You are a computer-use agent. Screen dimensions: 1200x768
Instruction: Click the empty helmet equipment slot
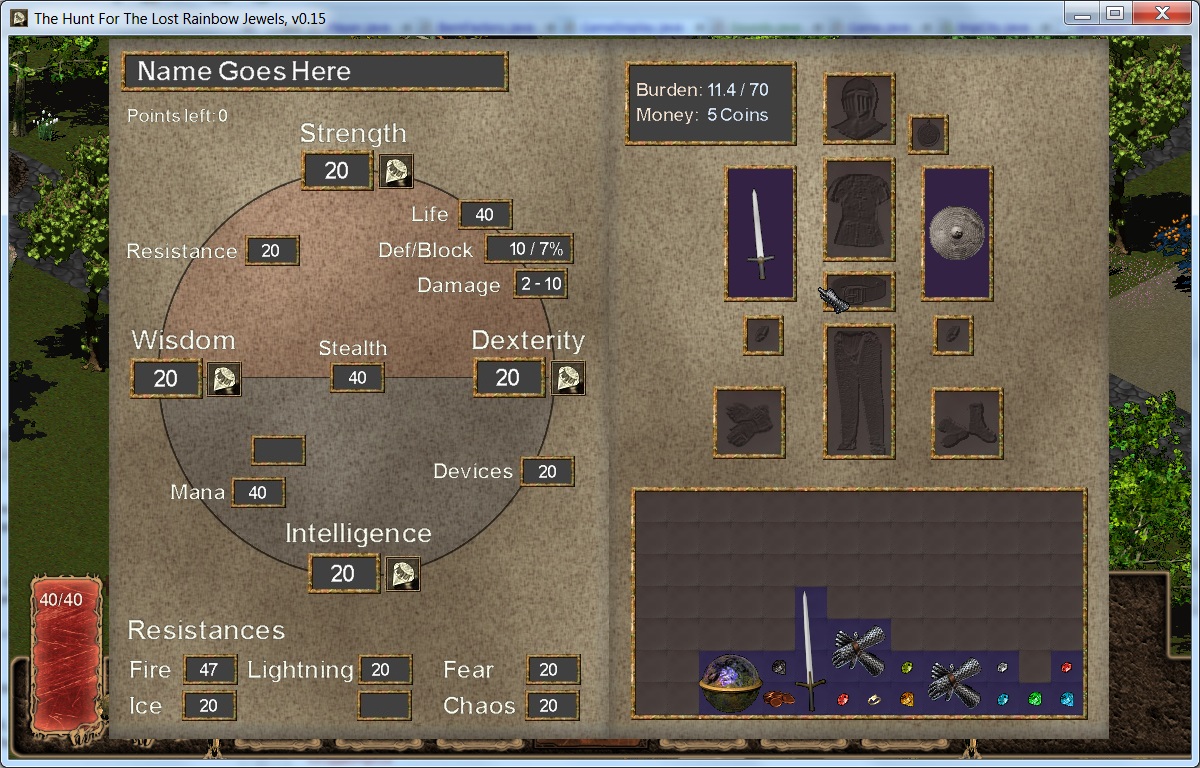(859, 109)
